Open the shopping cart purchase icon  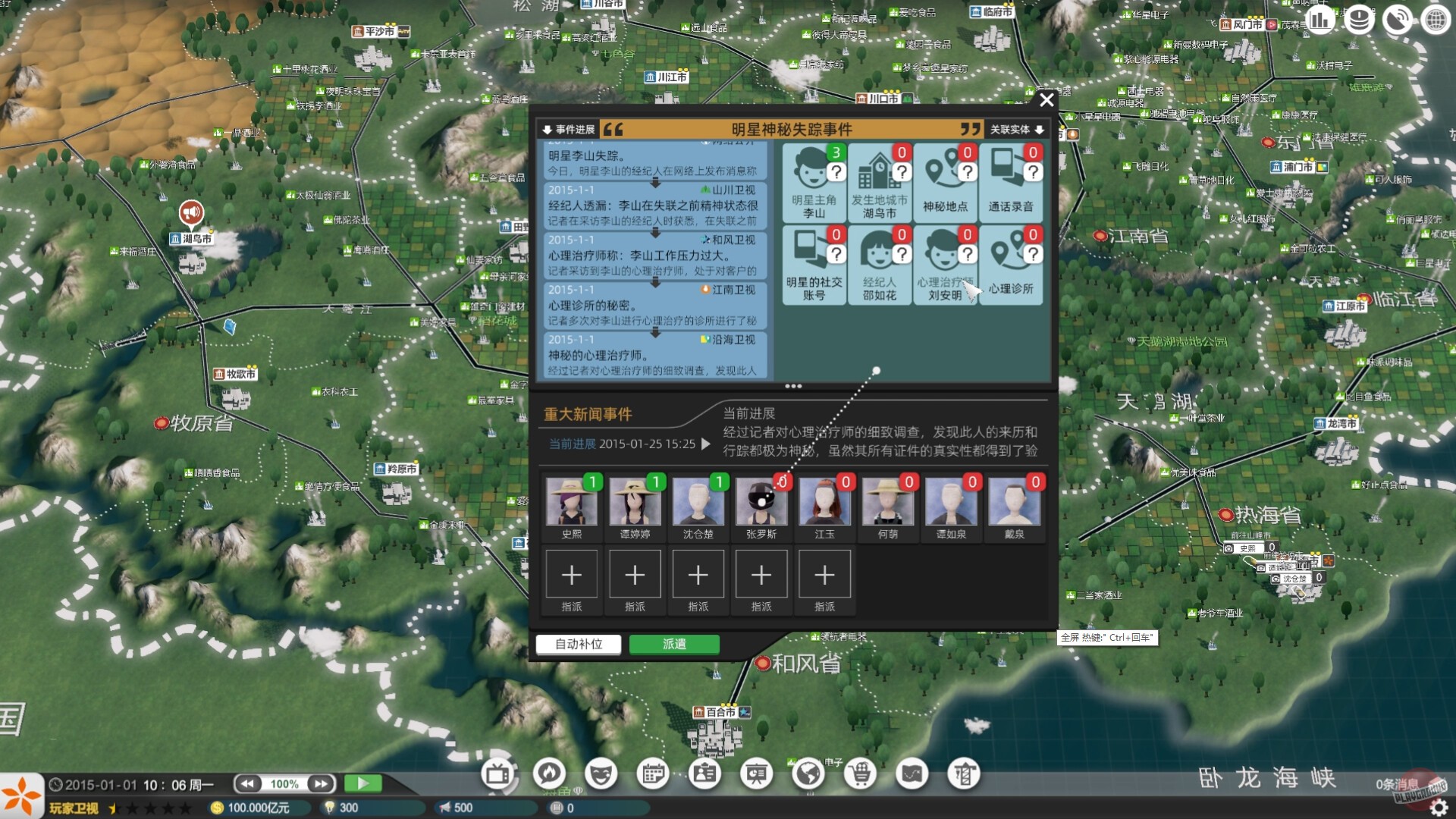pyautogui.click(x=861, y=775)
